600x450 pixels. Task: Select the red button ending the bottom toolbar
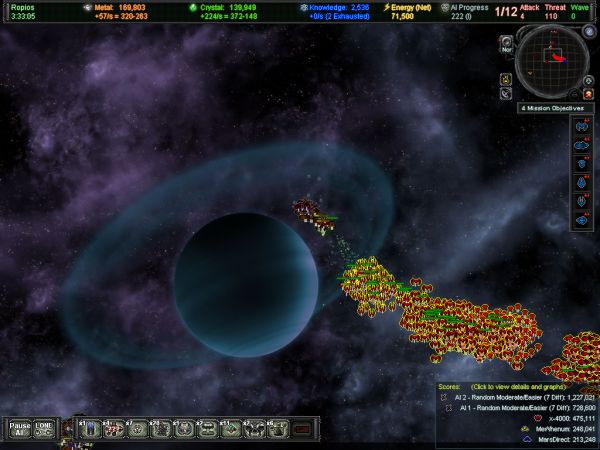(302, 429)
